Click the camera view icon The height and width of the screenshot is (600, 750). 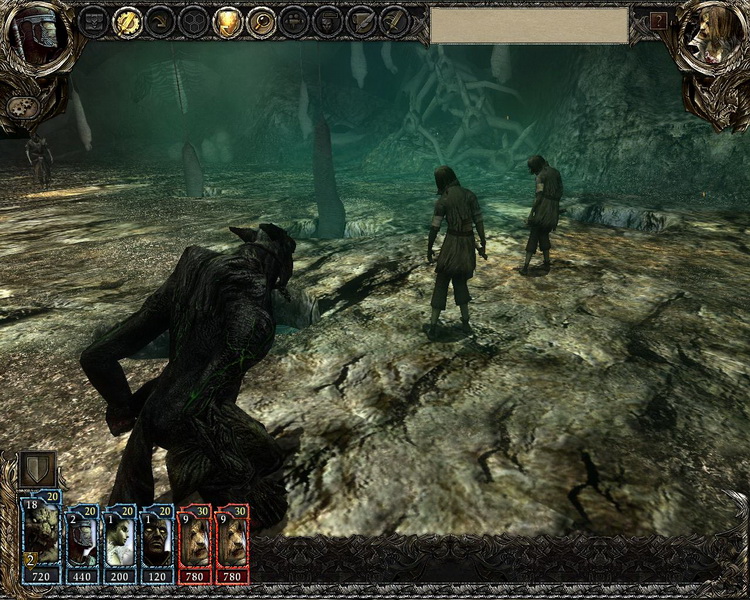pyautogui.click(x=294, y=21)
